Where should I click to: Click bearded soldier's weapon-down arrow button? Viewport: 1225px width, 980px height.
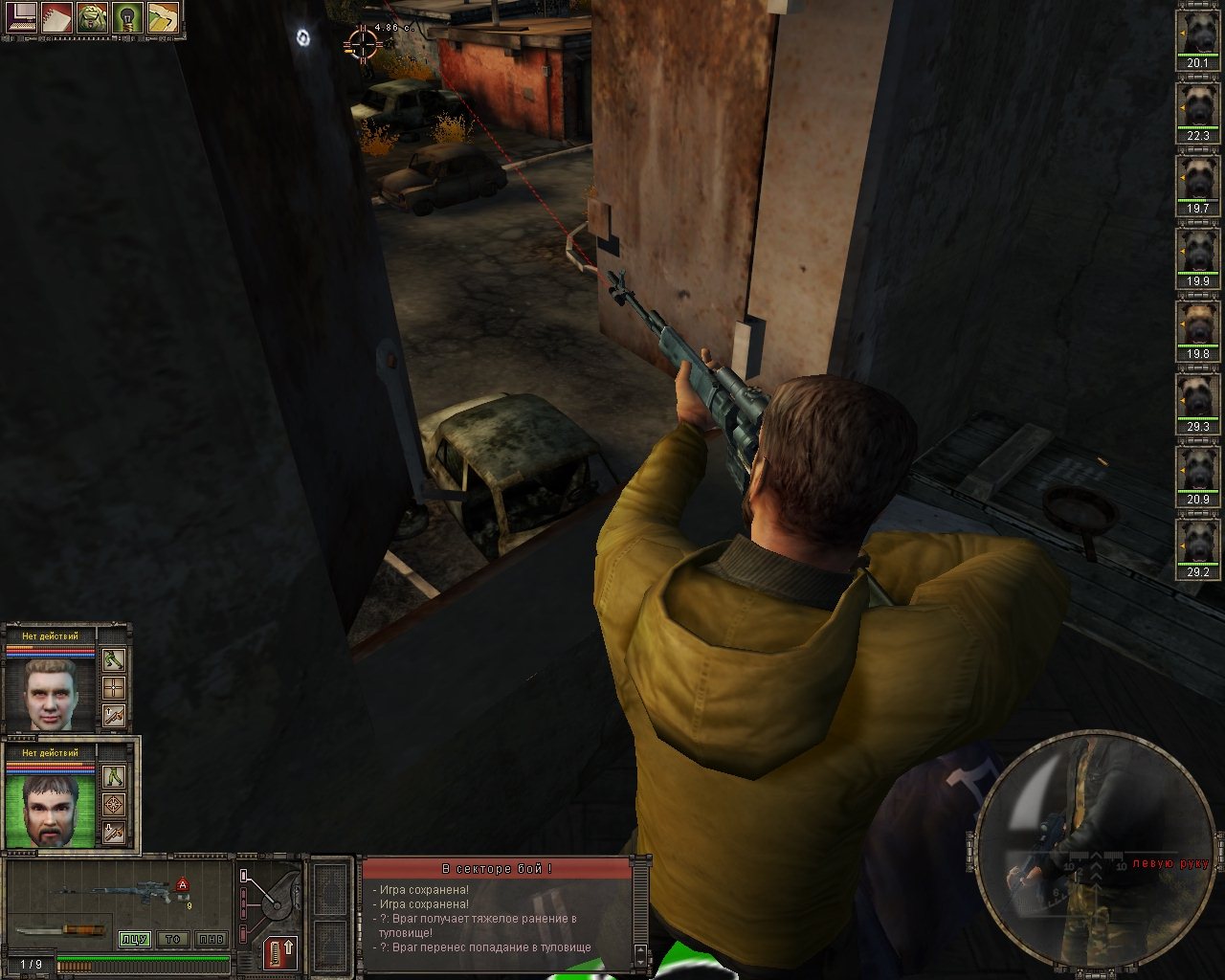[114, 833]
